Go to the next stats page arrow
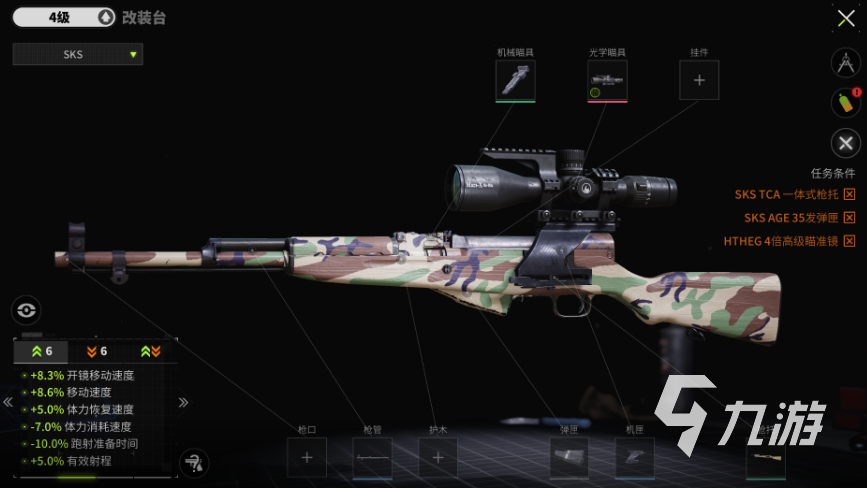This screenshot has width=867, height=488. pyautogui.click(x=184, y=402)
